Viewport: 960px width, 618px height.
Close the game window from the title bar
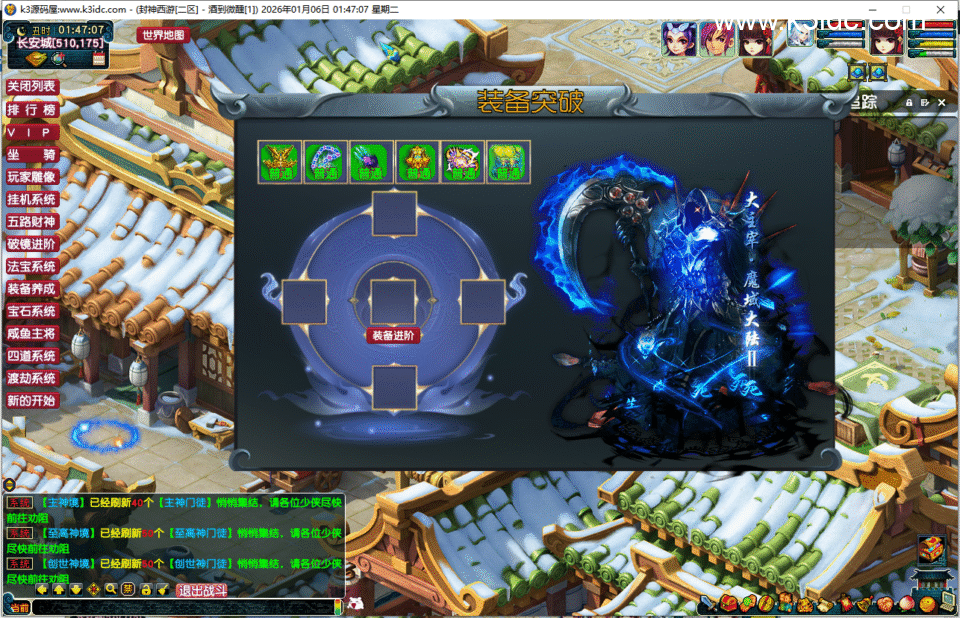pyautogui.click(x=940, y=9)
